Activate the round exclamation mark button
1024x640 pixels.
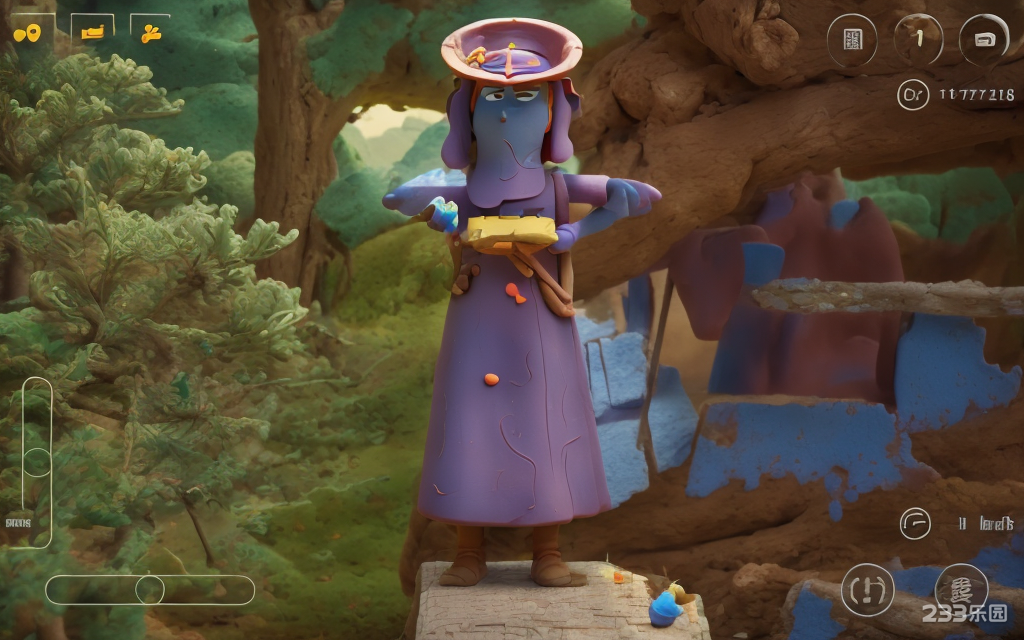click(866, 590)
